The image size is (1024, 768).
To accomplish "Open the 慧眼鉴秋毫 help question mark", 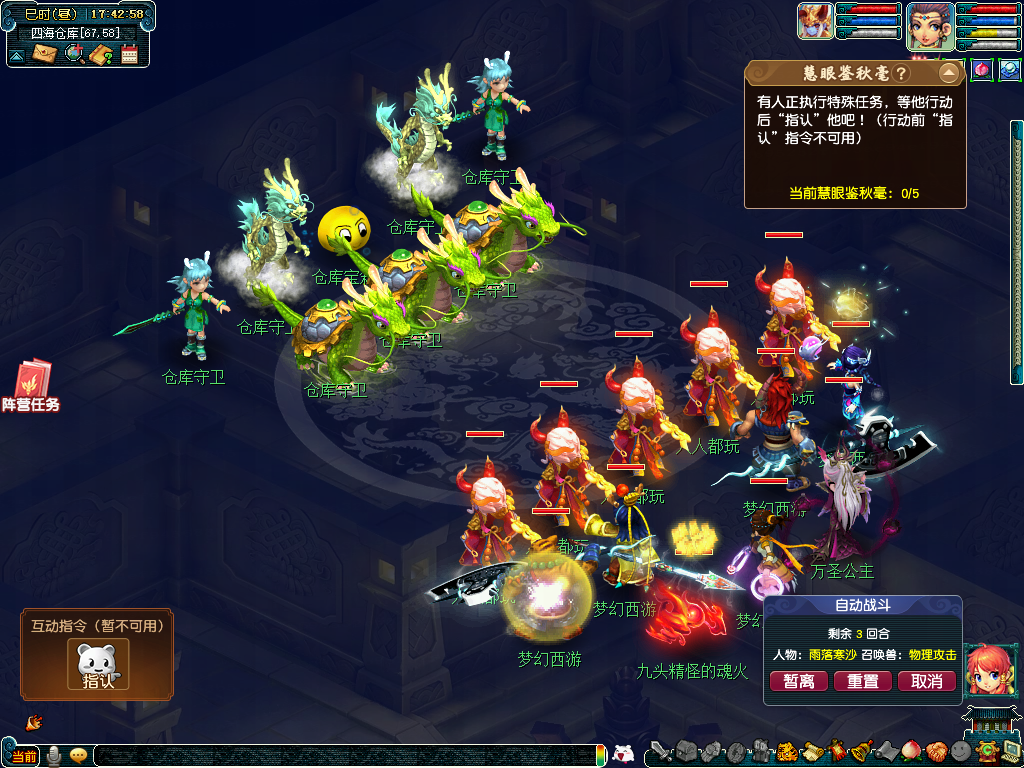I will tap(901, 74).
